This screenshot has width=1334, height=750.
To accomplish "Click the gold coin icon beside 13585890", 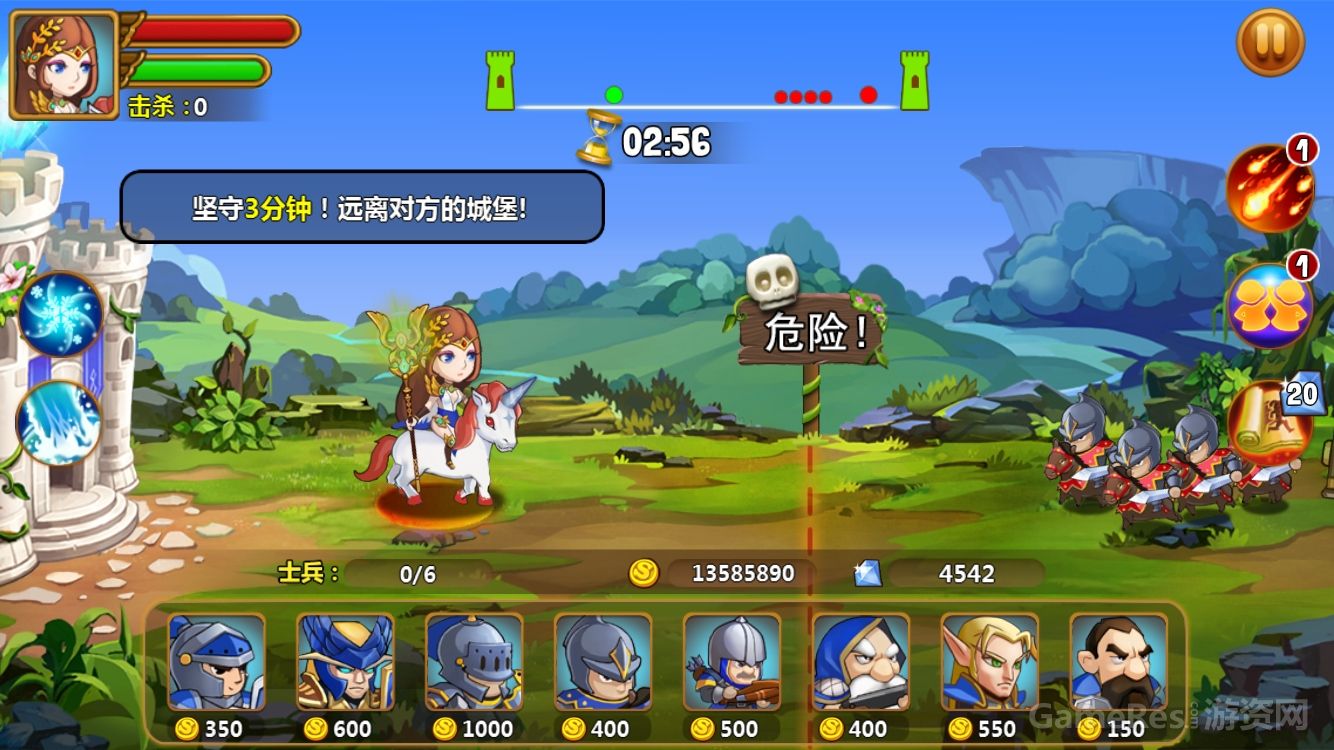I will (645, 574).
